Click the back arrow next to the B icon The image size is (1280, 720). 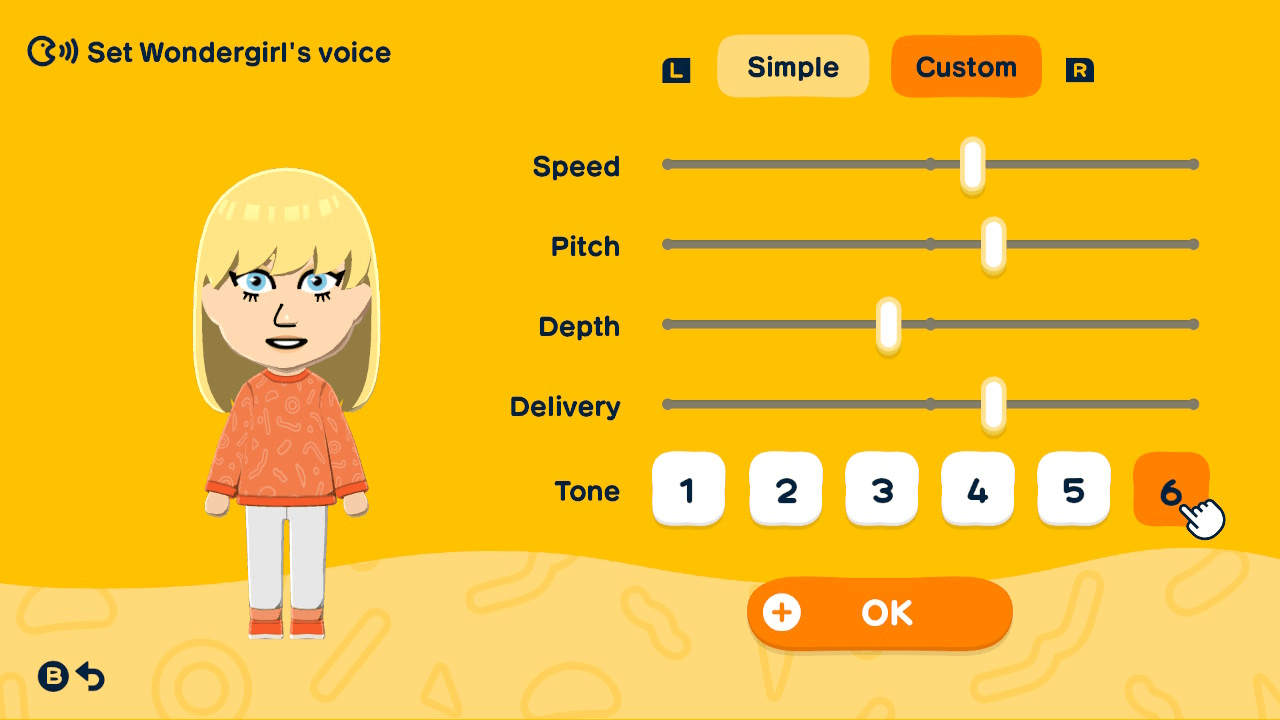[92, 677]
